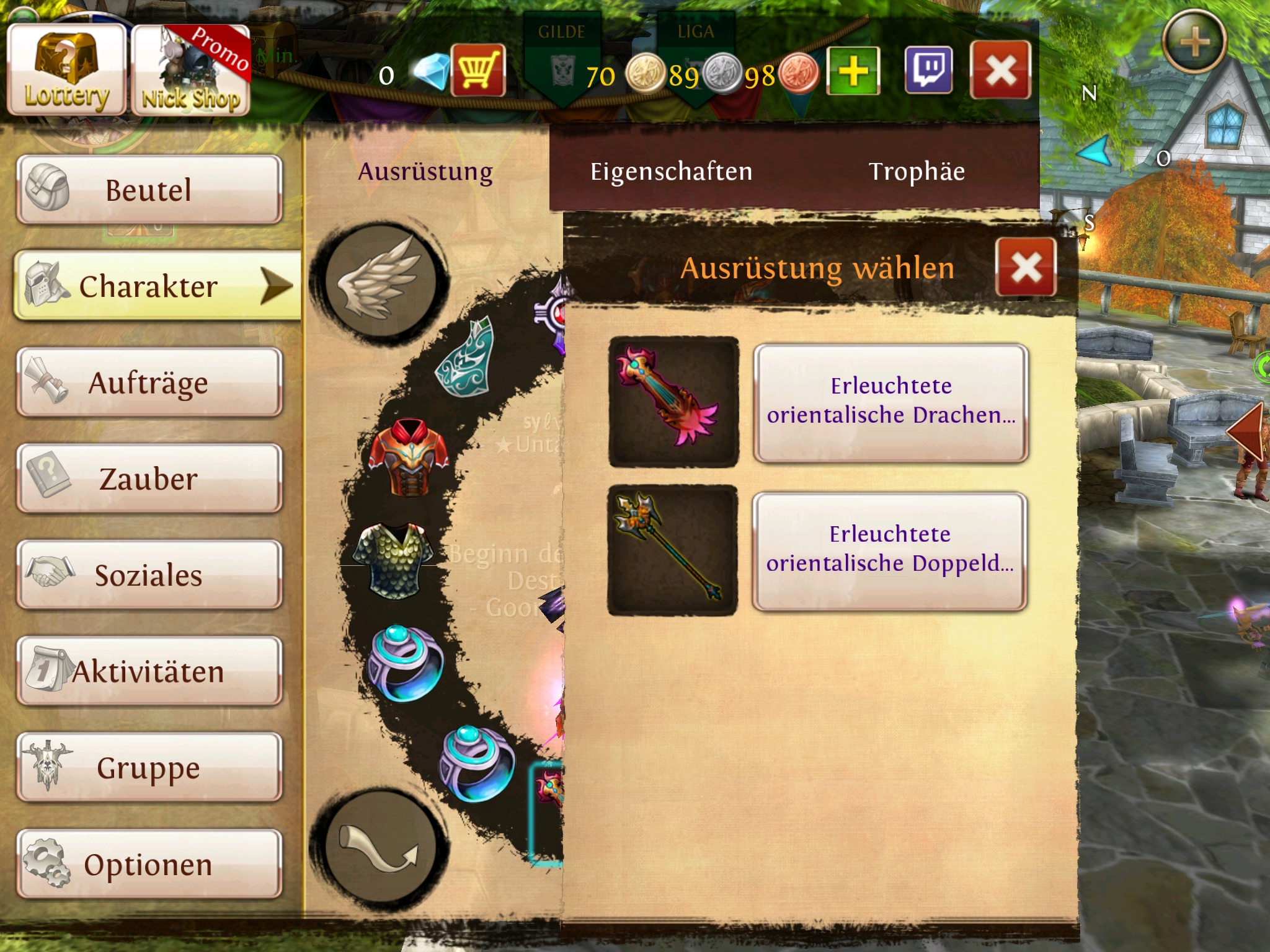Open the Lottery chest
Viewport: 1270px width, 952px height.
[66, 70]
